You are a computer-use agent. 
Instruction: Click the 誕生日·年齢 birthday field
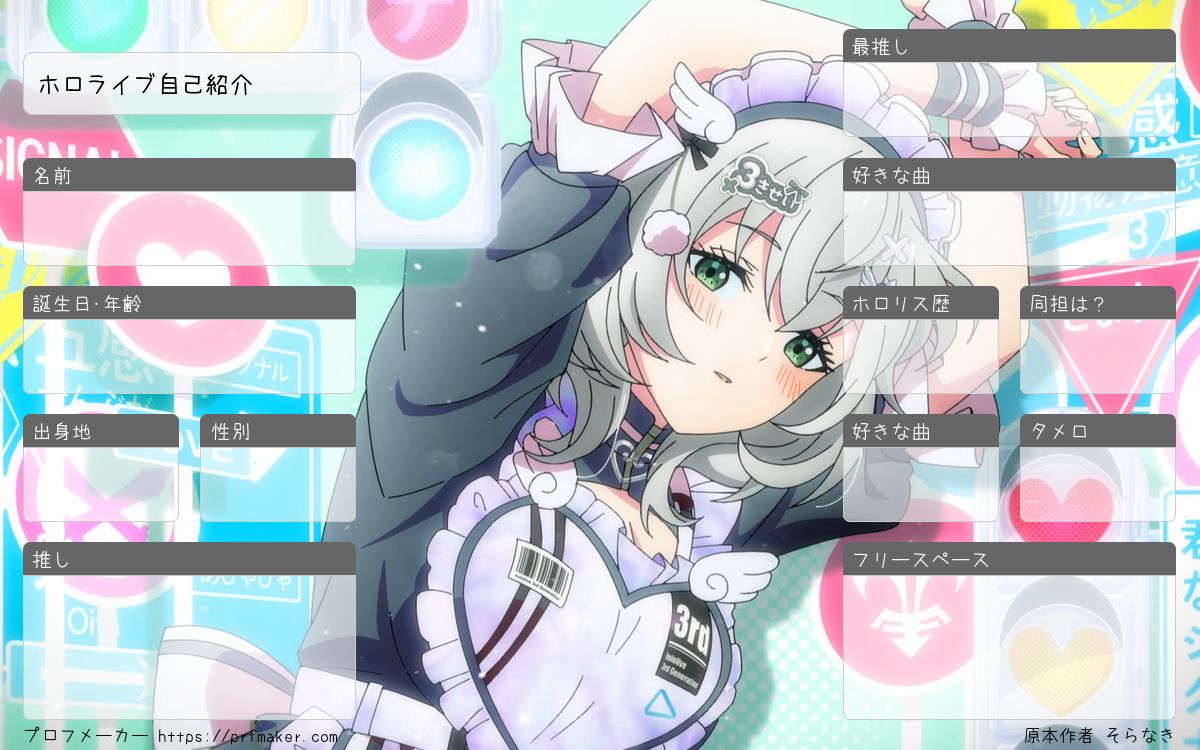[189, 355]
